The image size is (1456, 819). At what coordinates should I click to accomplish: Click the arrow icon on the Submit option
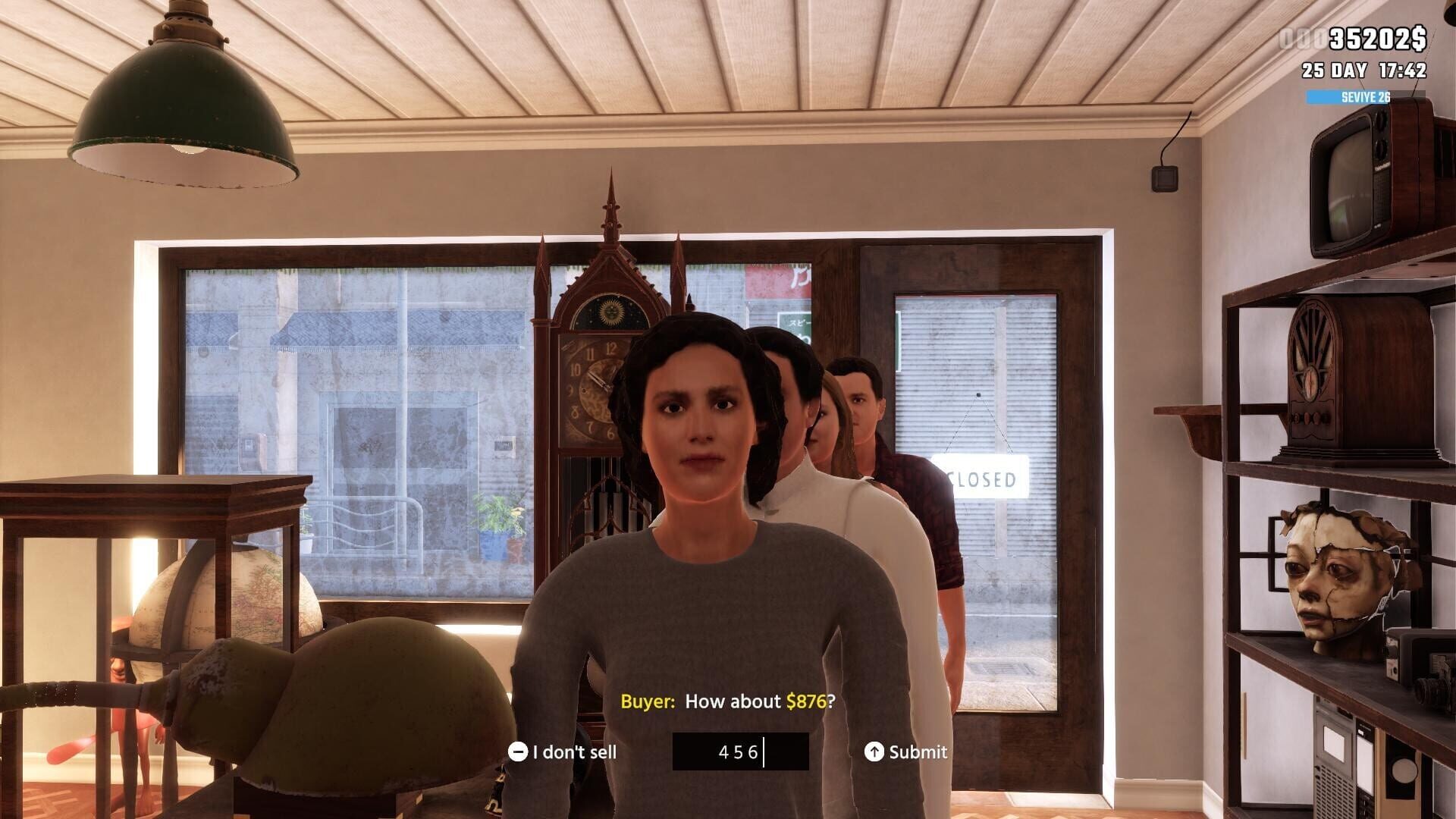874,752
